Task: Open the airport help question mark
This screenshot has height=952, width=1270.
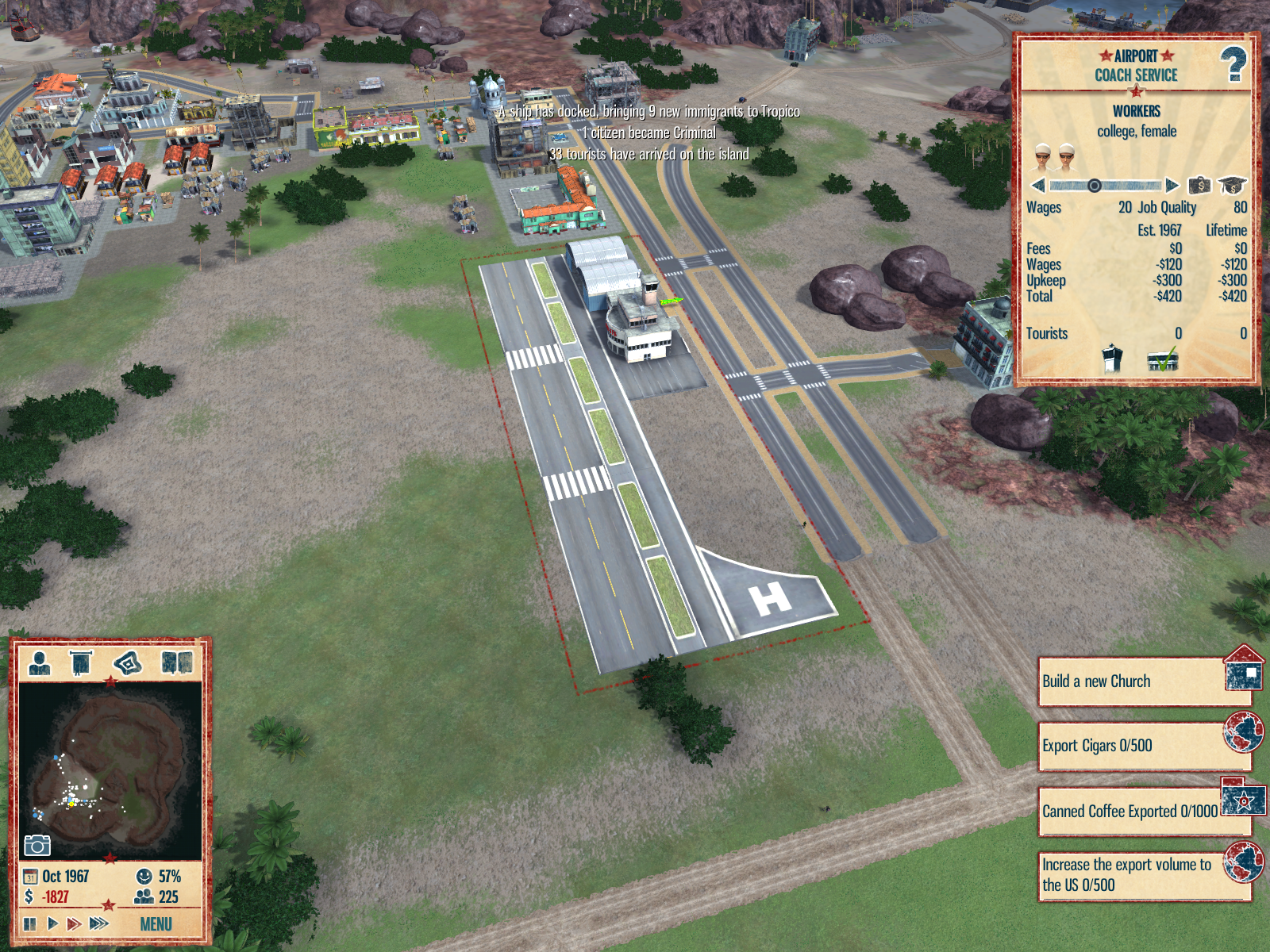Action: [1233, 65]
